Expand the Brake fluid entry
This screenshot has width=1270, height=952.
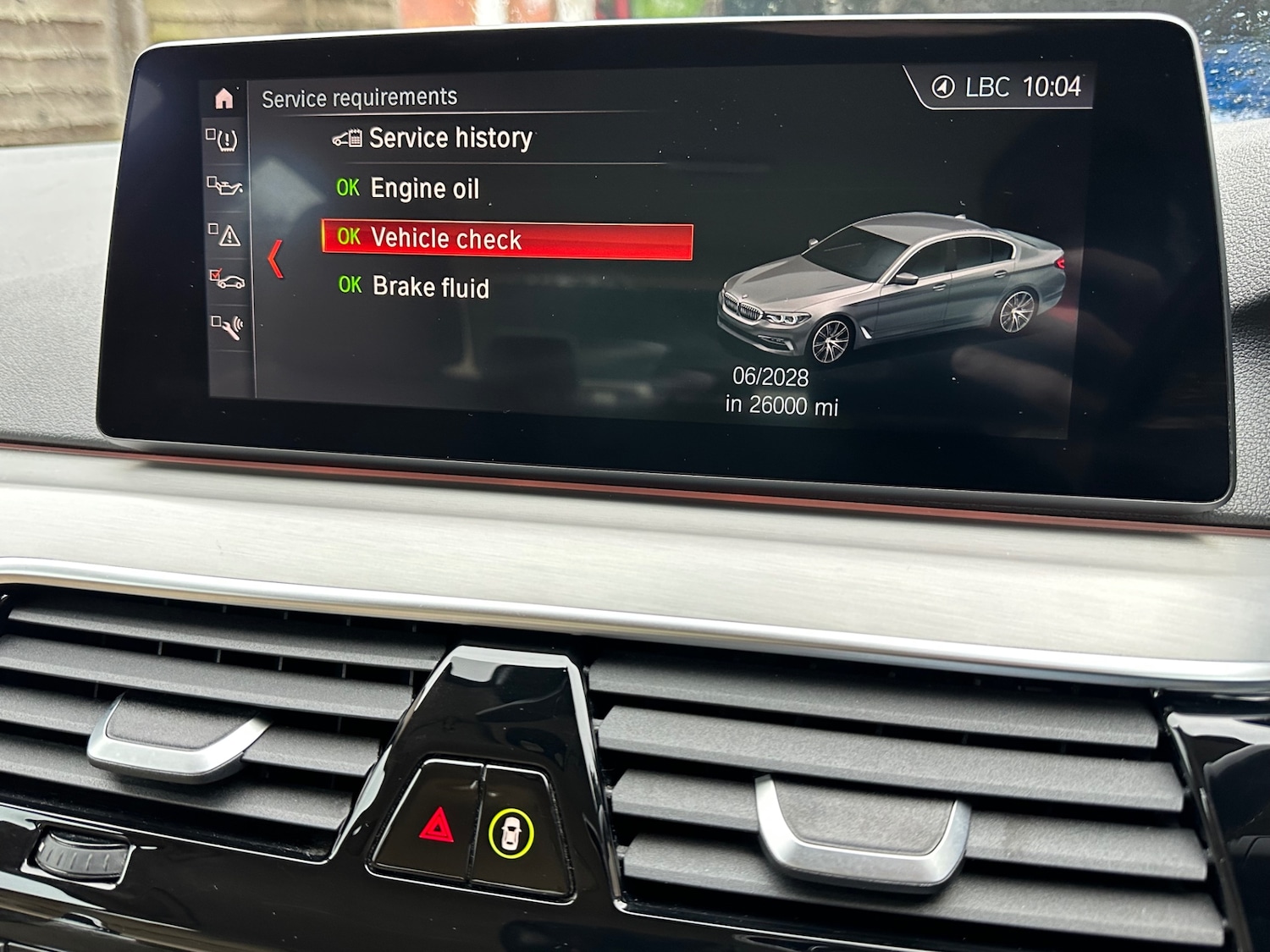point(429,289)
